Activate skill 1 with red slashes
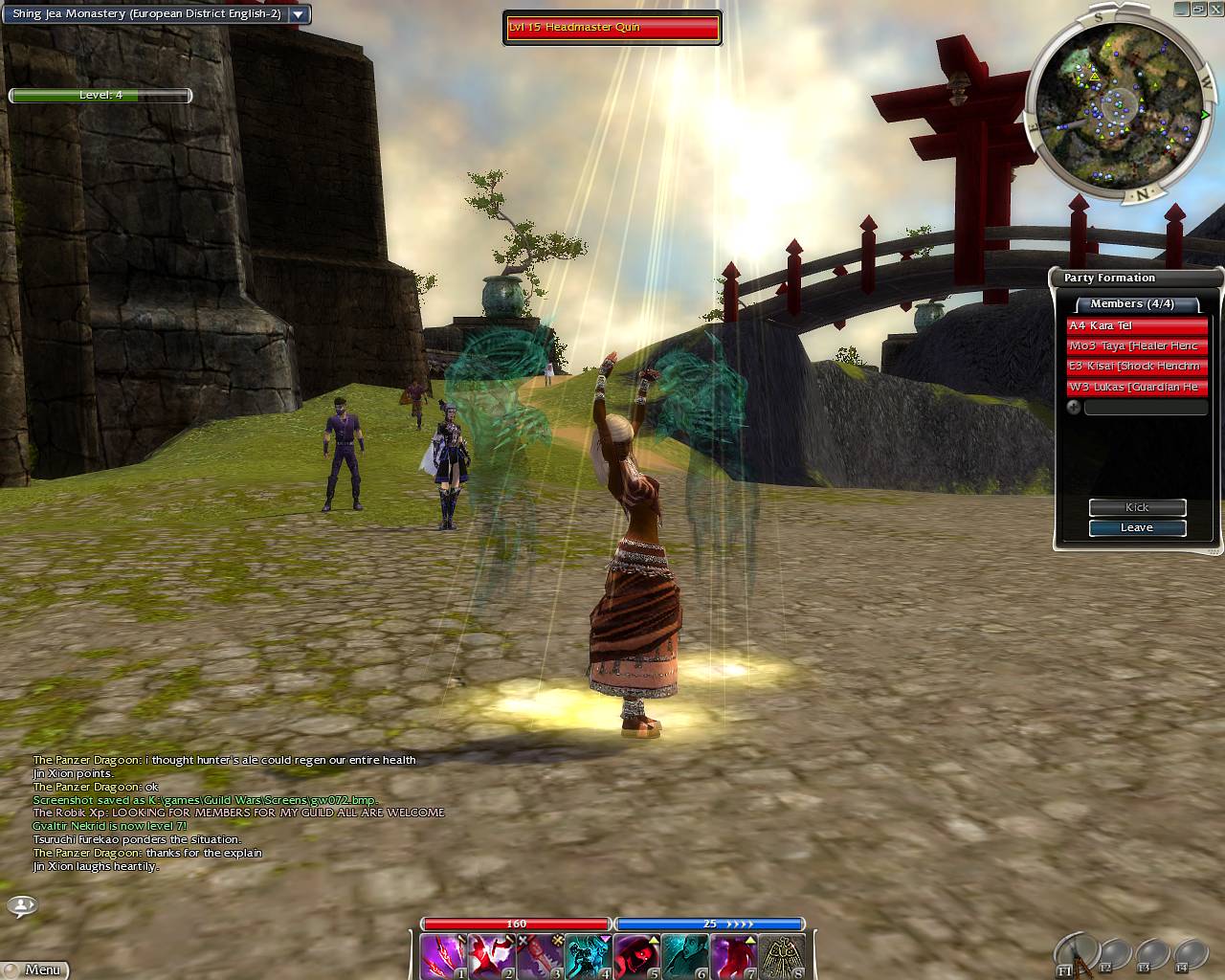 (443, 956)
